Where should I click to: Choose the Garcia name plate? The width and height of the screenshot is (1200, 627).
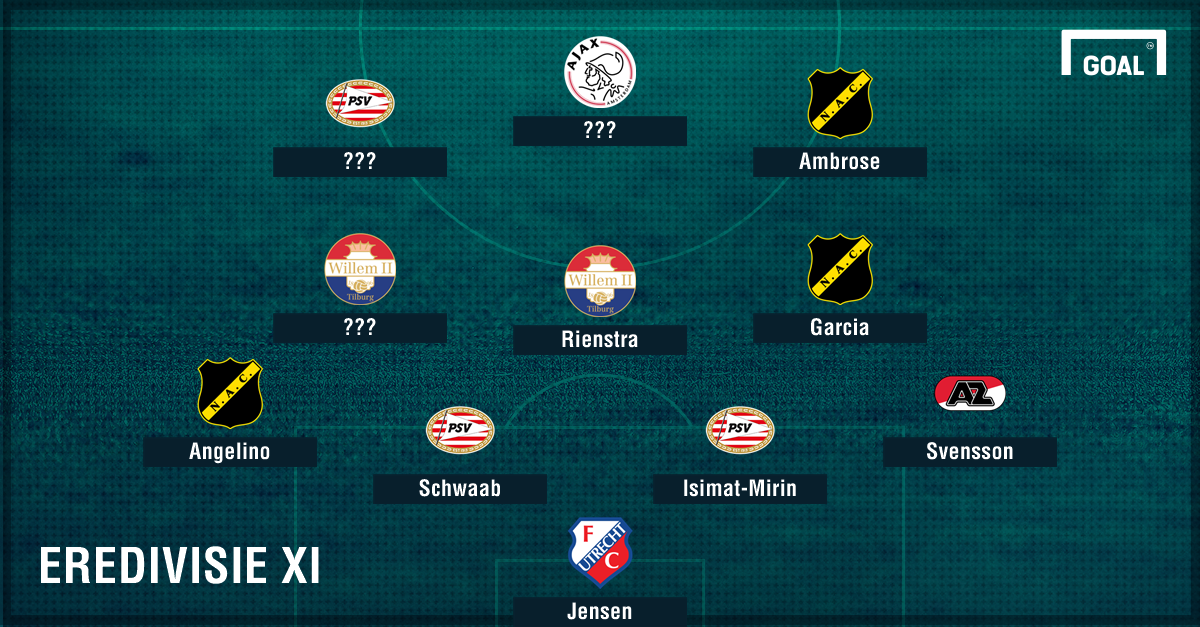[x=839, y=328]
